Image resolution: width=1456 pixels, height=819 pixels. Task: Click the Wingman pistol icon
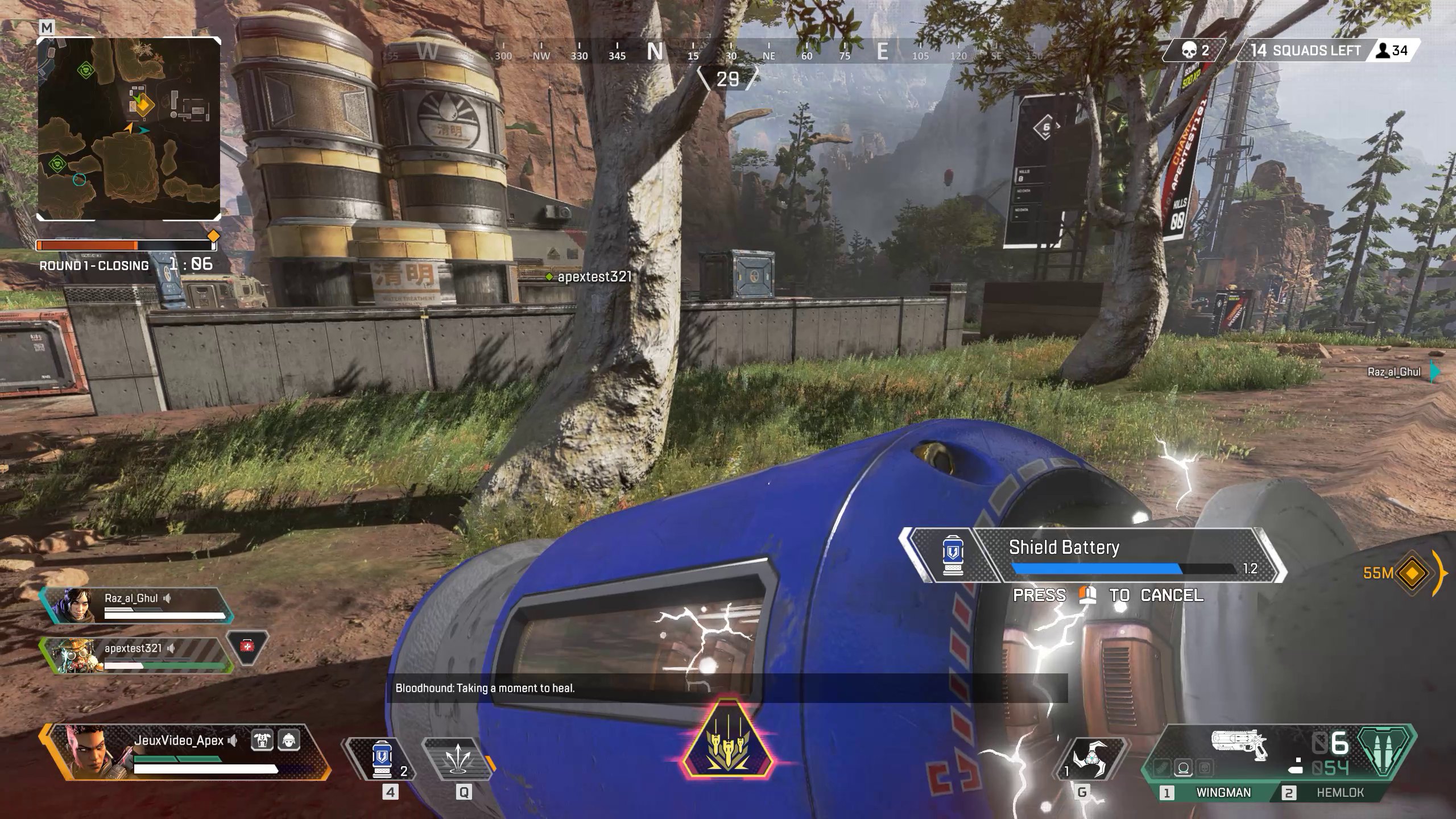(x=1238, y=744)
